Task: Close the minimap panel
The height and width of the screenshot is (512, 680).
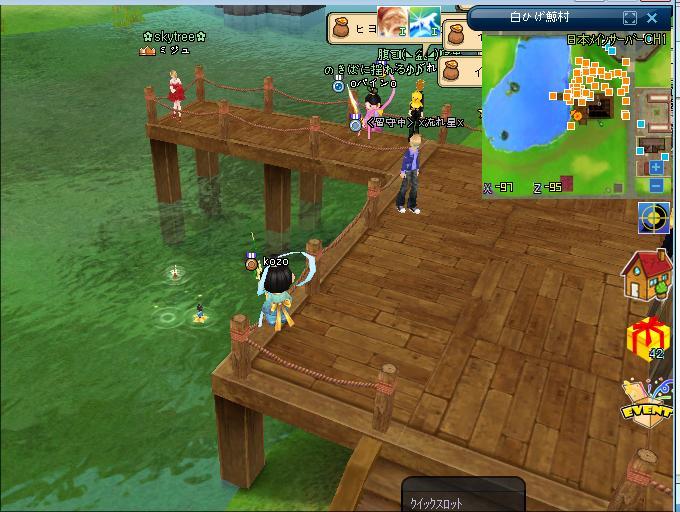Action: (x=653, y=18)
